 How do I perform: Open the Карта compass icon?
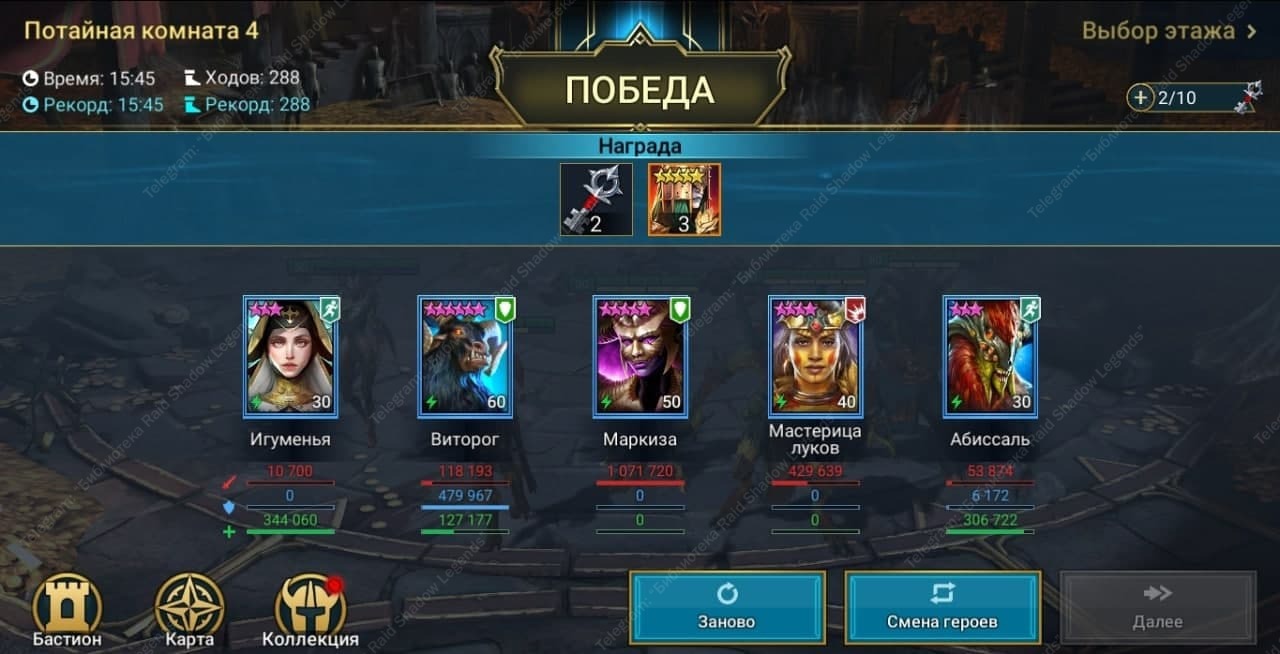(189, 608)
